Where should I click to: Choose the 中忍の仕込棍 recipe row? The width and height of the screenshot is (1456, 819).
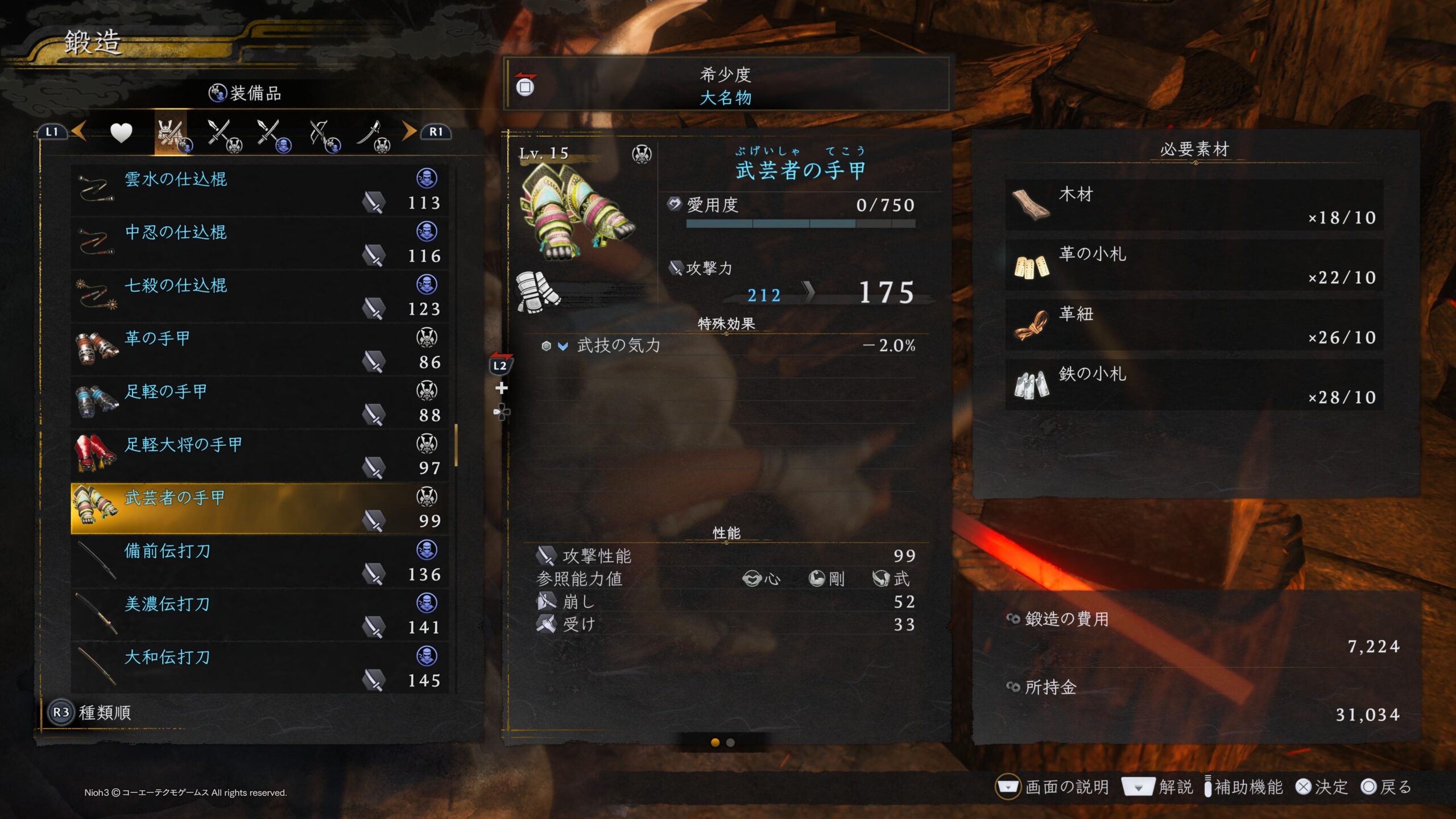click(259, 243)
